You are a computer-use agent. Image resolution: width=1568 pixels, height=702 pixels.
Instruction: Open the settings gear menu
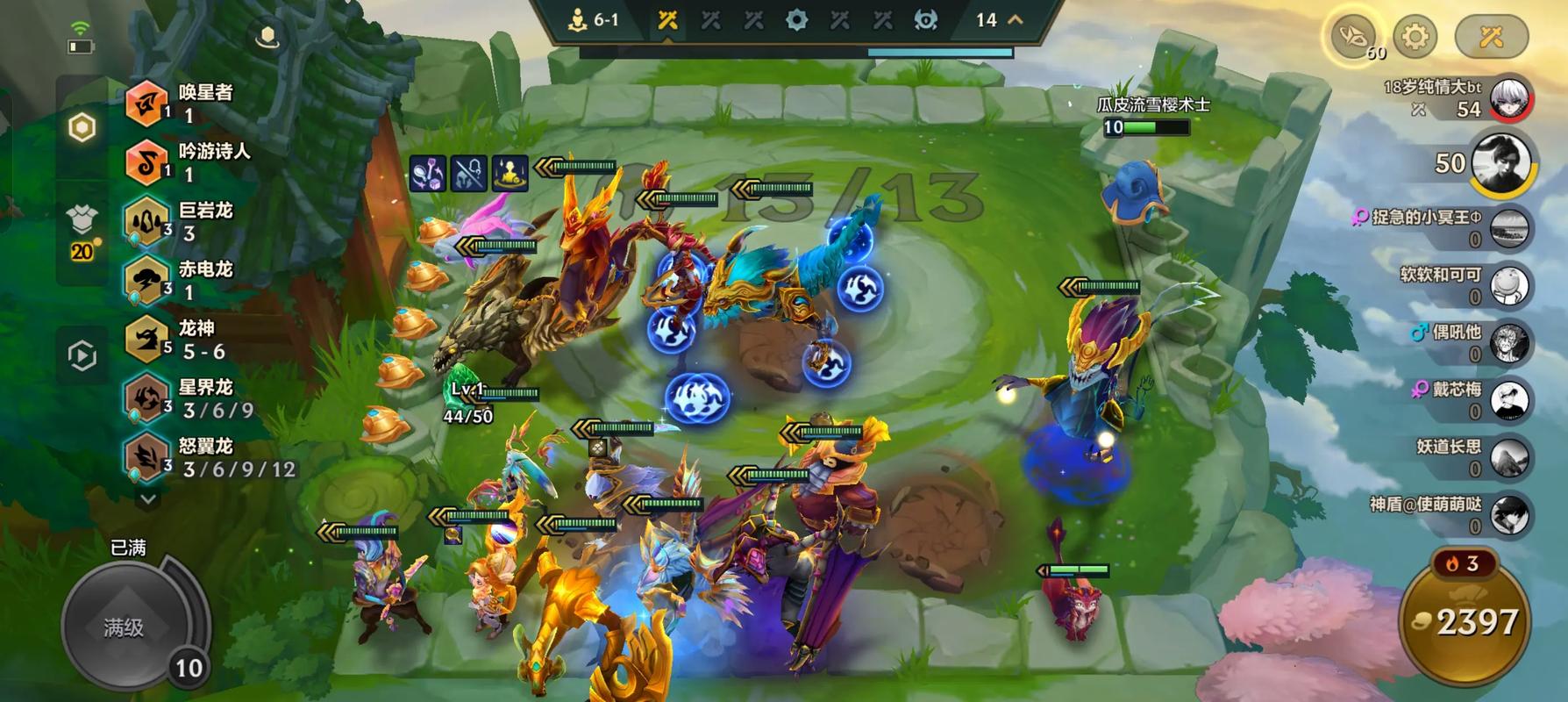coord(1415,37)
